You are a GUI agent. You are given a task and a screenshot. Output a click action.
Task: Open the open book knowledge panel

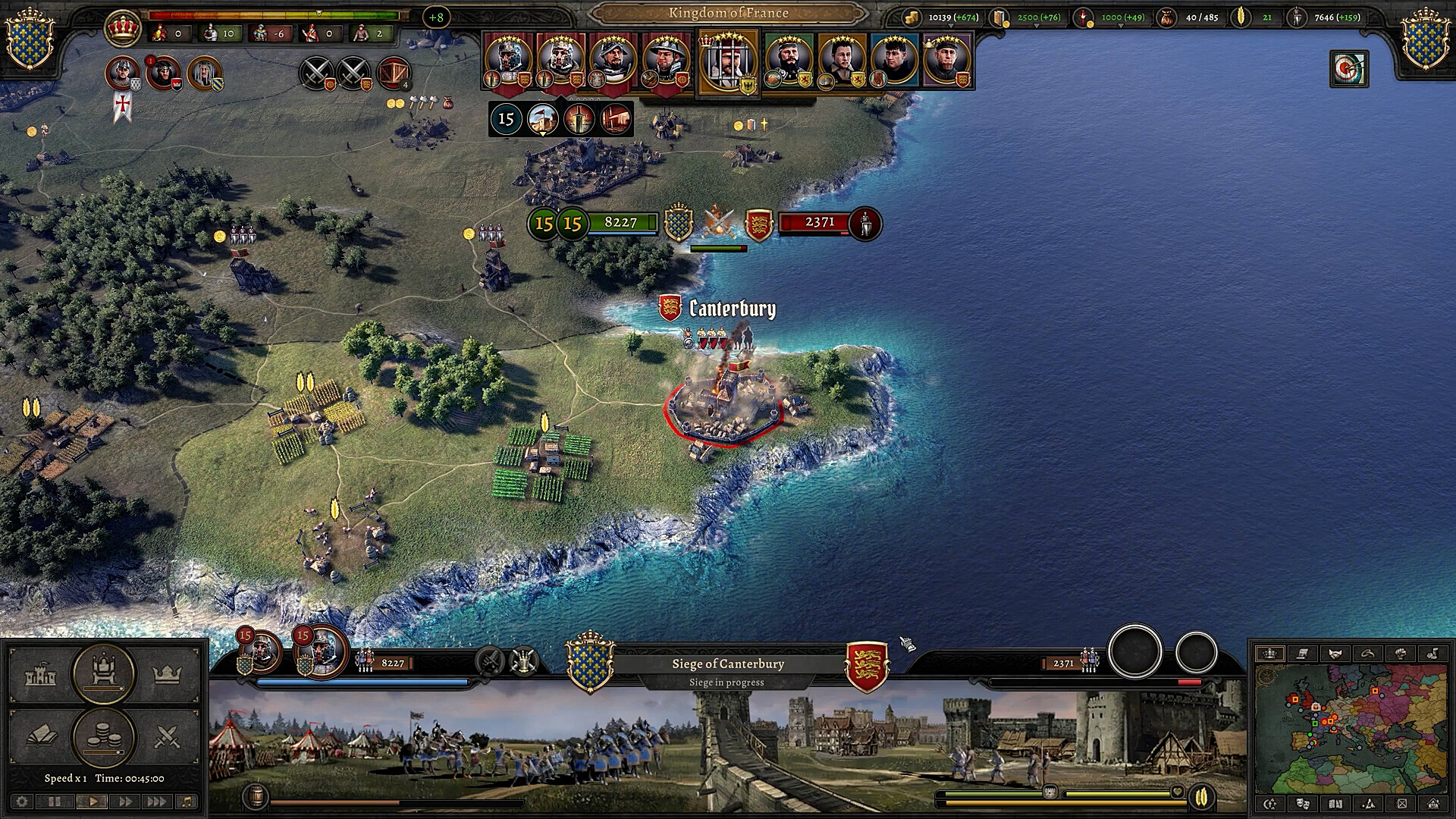(40, 736)
